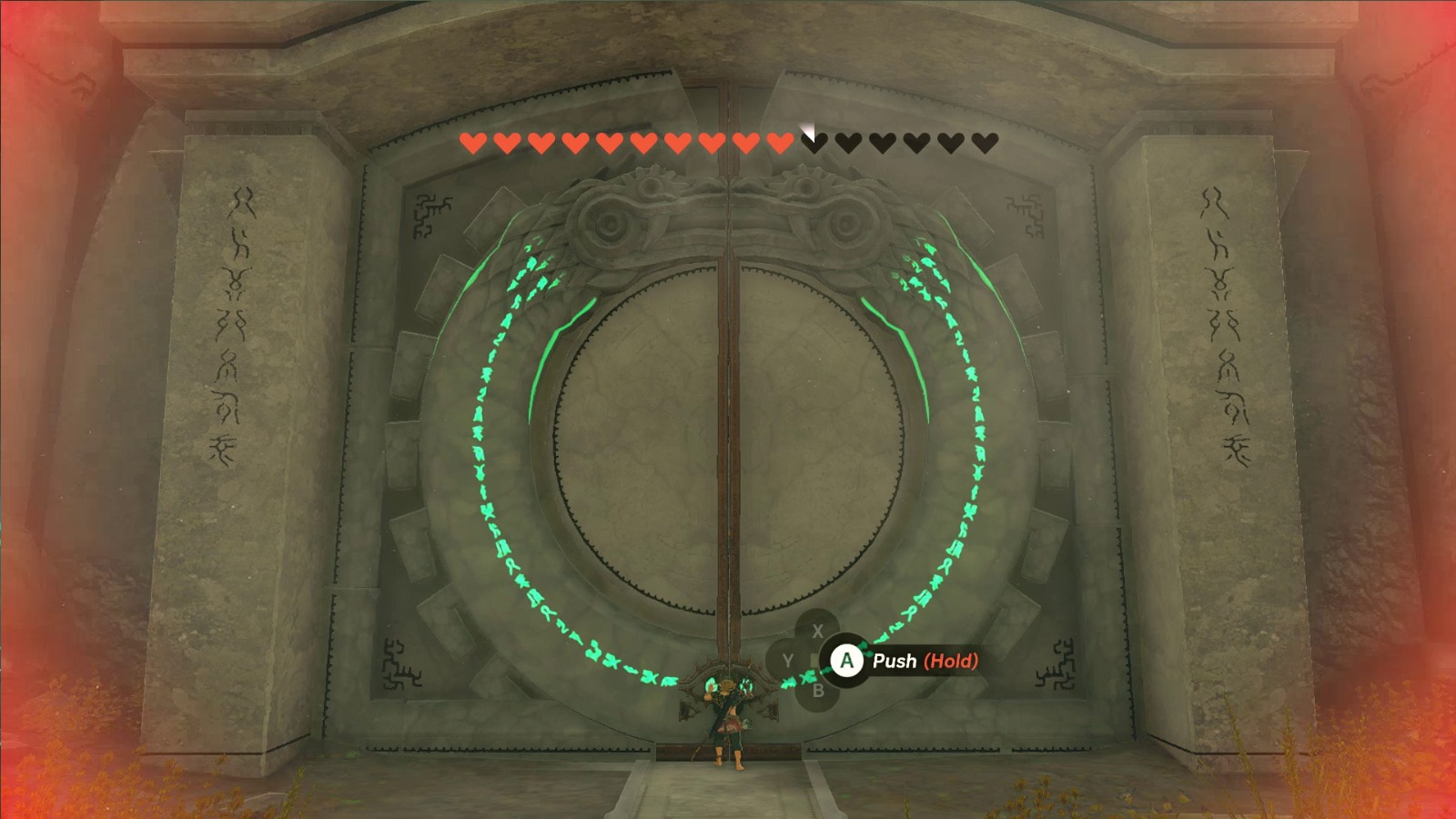
Task: Click the last empty black heart
Action: pos(986,142)
